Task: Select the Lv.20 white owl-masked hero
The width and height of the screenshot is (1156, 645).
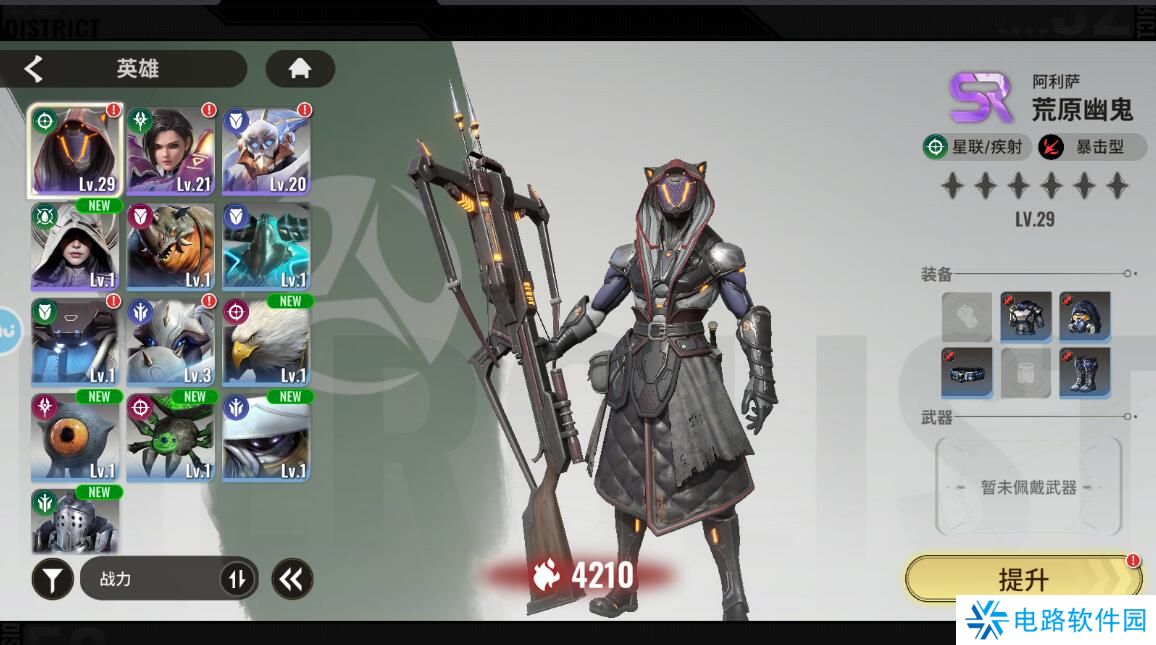Action: click(266, 151)
